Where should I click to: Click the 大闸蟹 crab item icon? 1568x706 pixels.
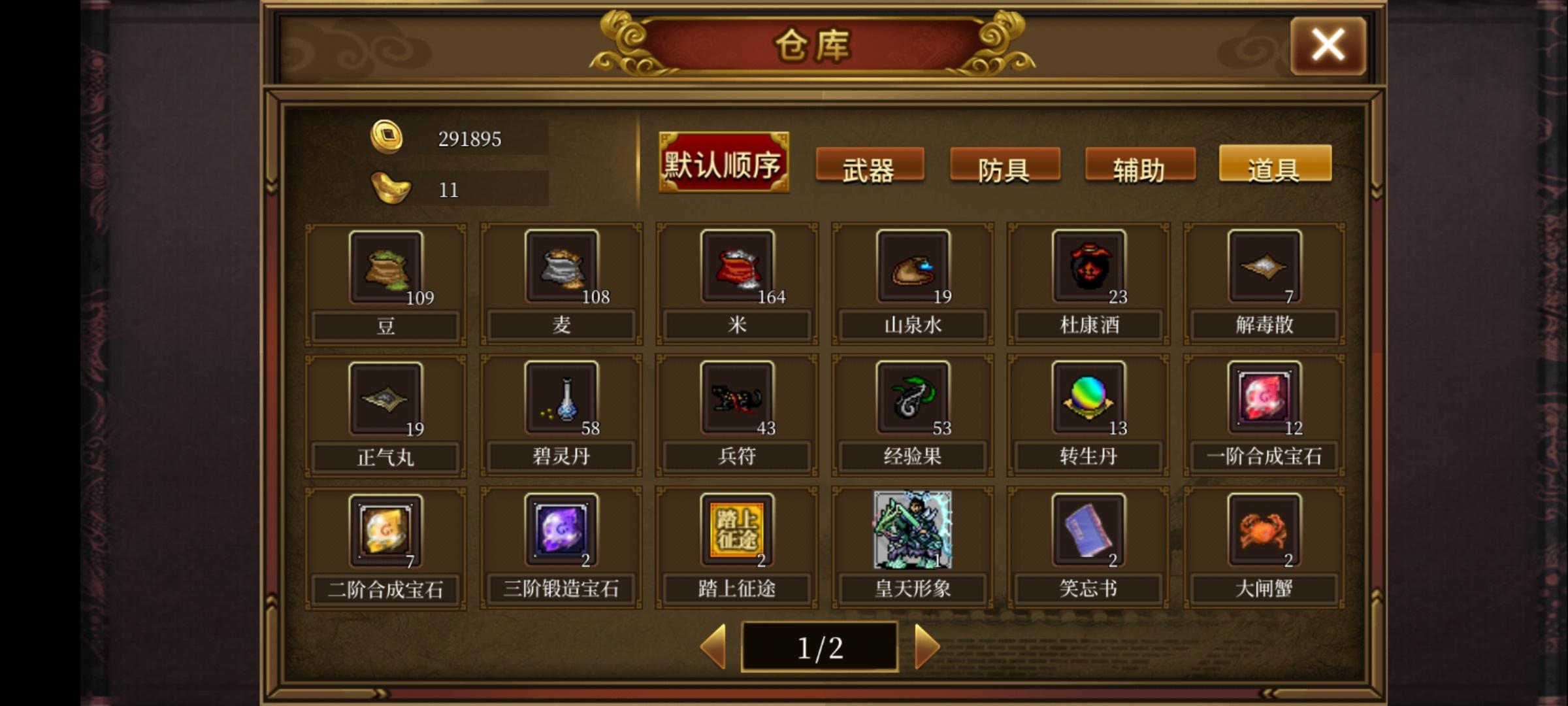1262,531
